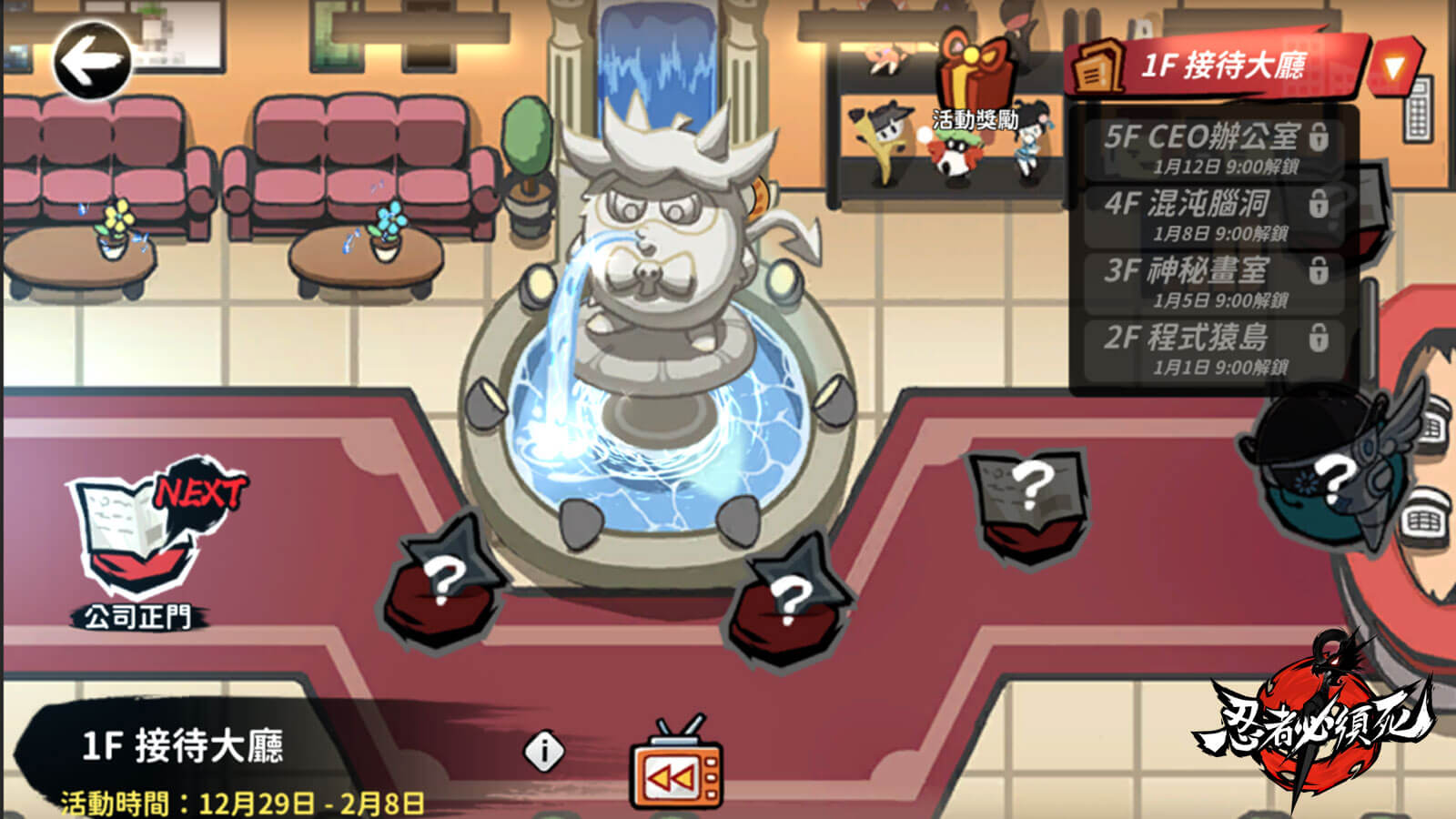The width and height of the screenshot is (1456, 819).
Task: Open the 活動獎勵 gift box rewards
Action: click(975, 84)
